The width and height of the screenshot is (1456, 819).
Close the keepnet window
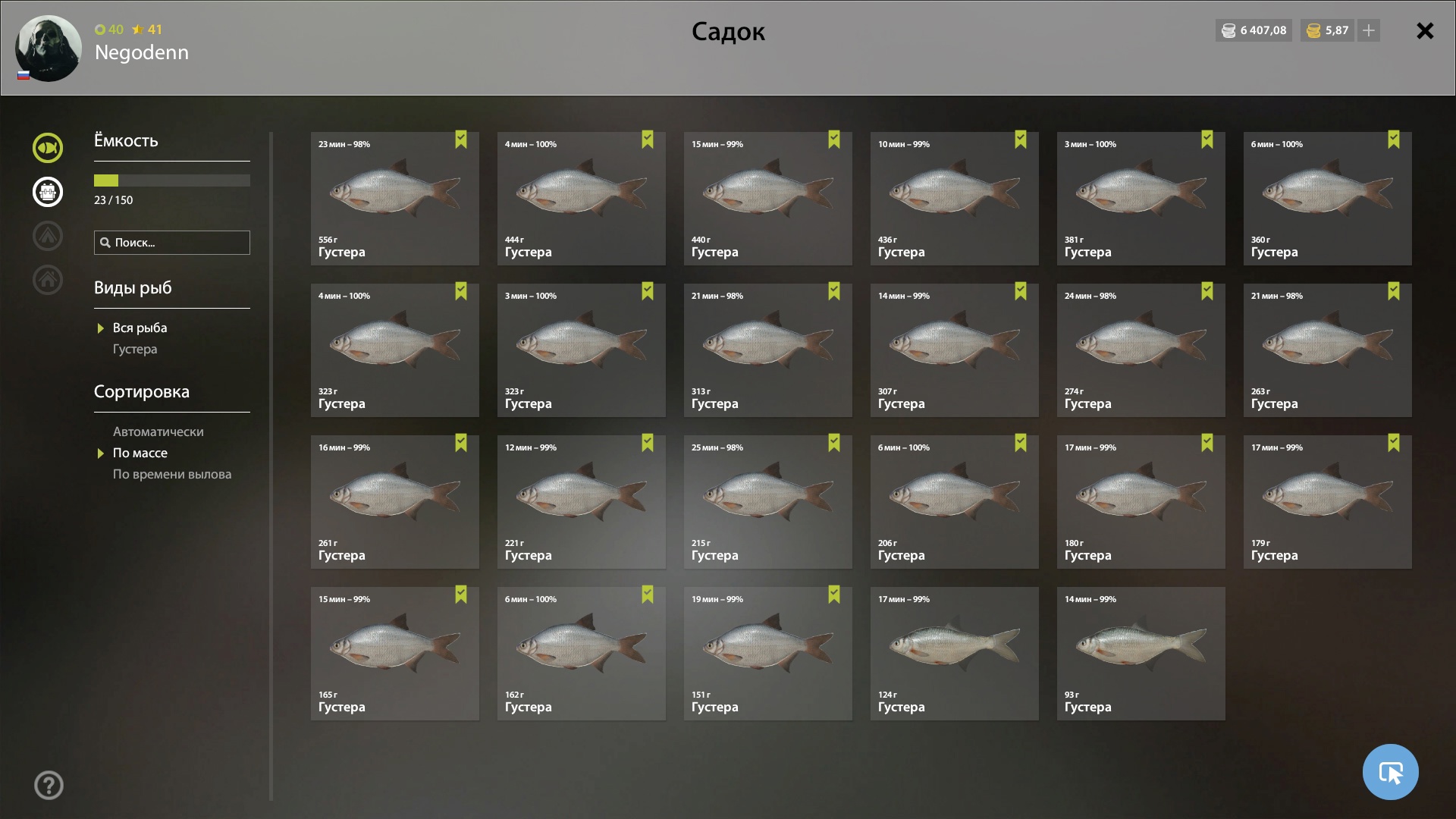pos(1425,31)
